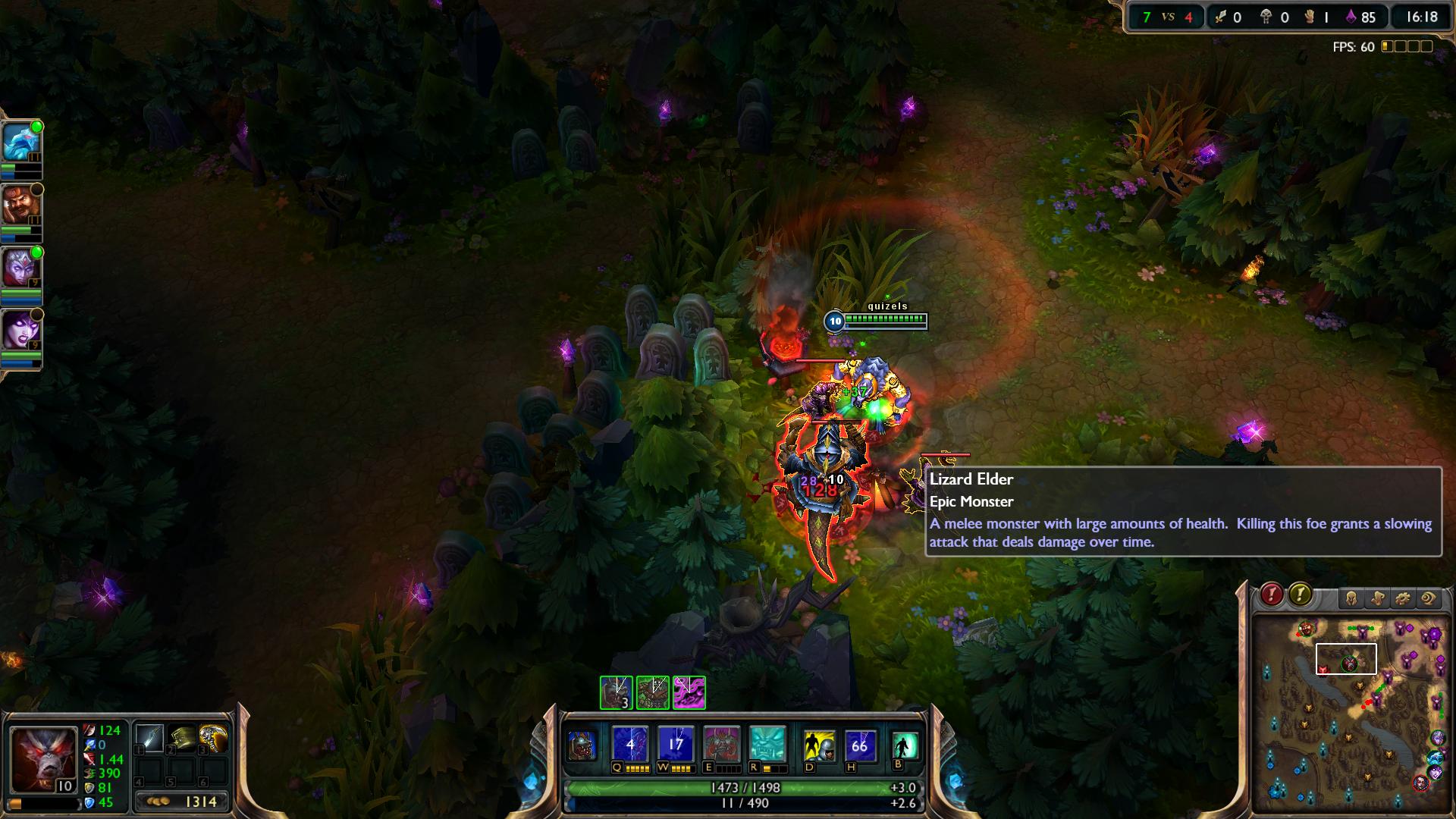Use the D summoner spell with yellow icon
The width and height of the screenshot is (1456, 819).
pyautogui.click(x=819, y=746)
